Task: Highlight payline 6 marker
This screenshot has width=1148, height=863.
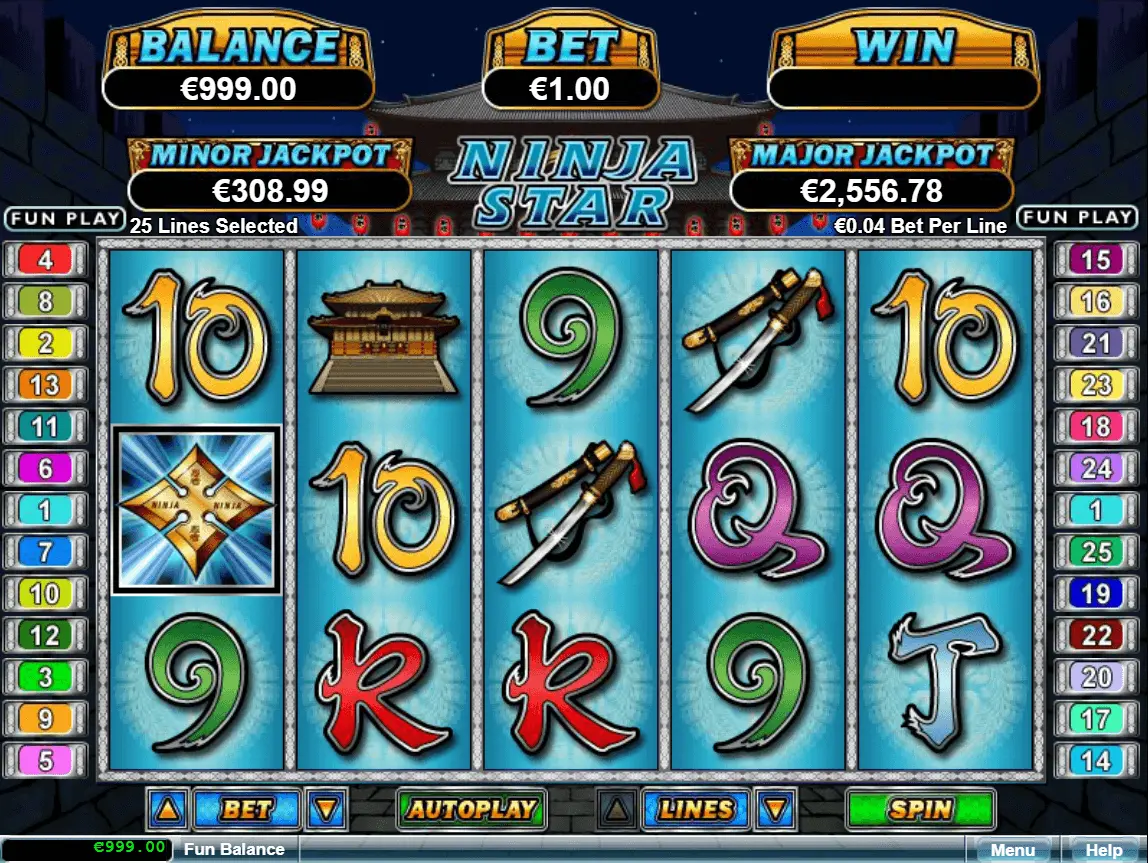Action: pyautogui.click(x=45, y=468)
